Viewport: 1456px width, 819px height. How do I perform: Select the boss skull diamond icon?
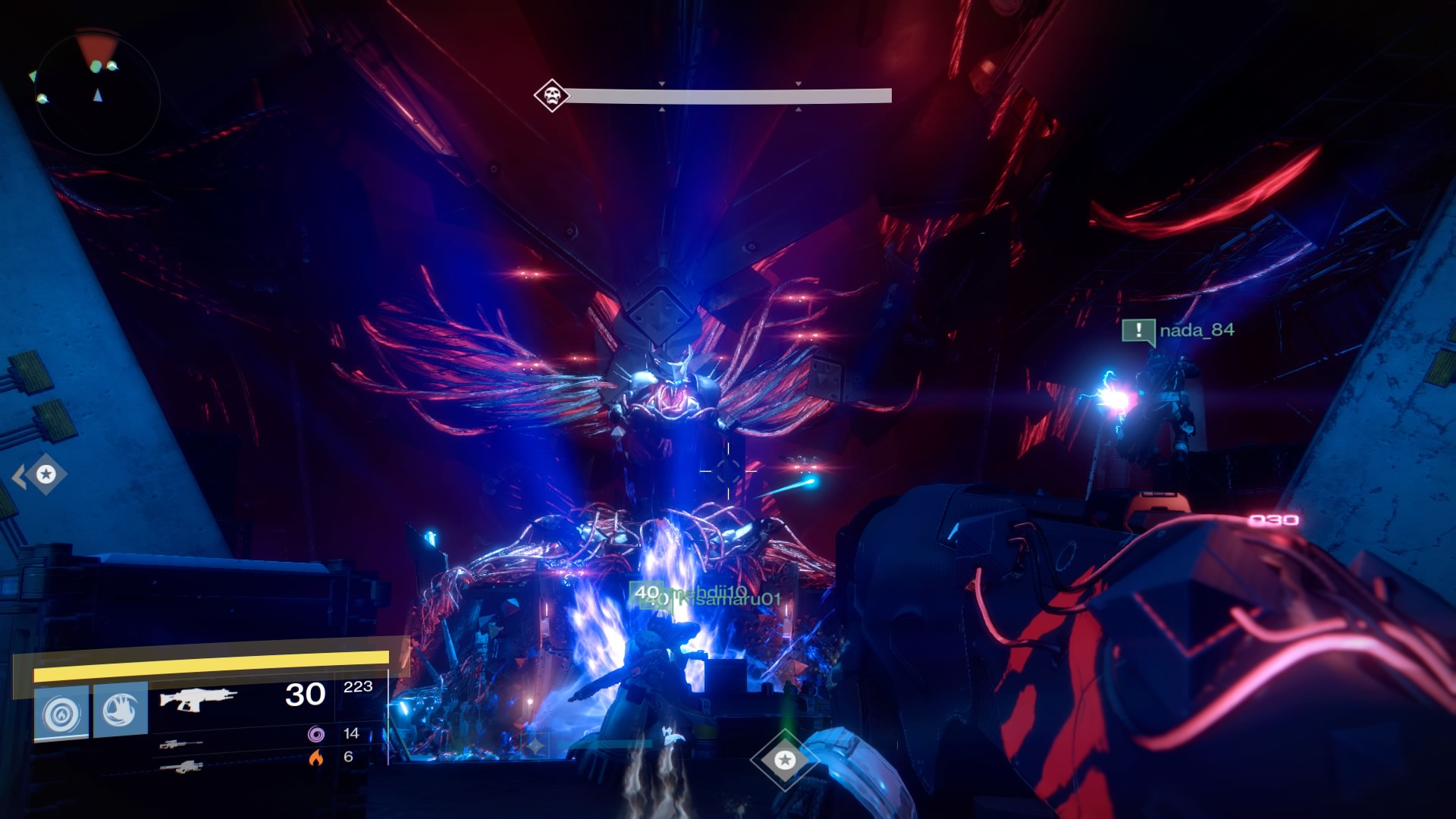pyautogui.click(x=551, y=96)
